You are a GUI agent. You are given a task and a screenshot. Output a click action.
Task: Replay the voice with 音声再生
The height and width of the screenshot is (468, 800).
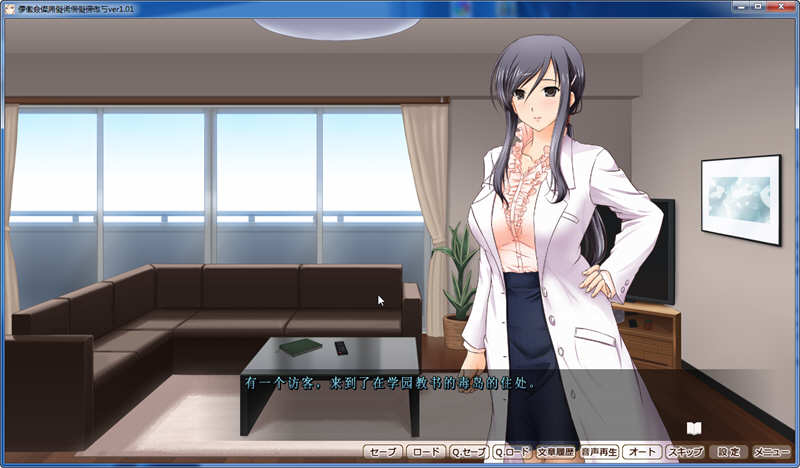pos(599,452)
